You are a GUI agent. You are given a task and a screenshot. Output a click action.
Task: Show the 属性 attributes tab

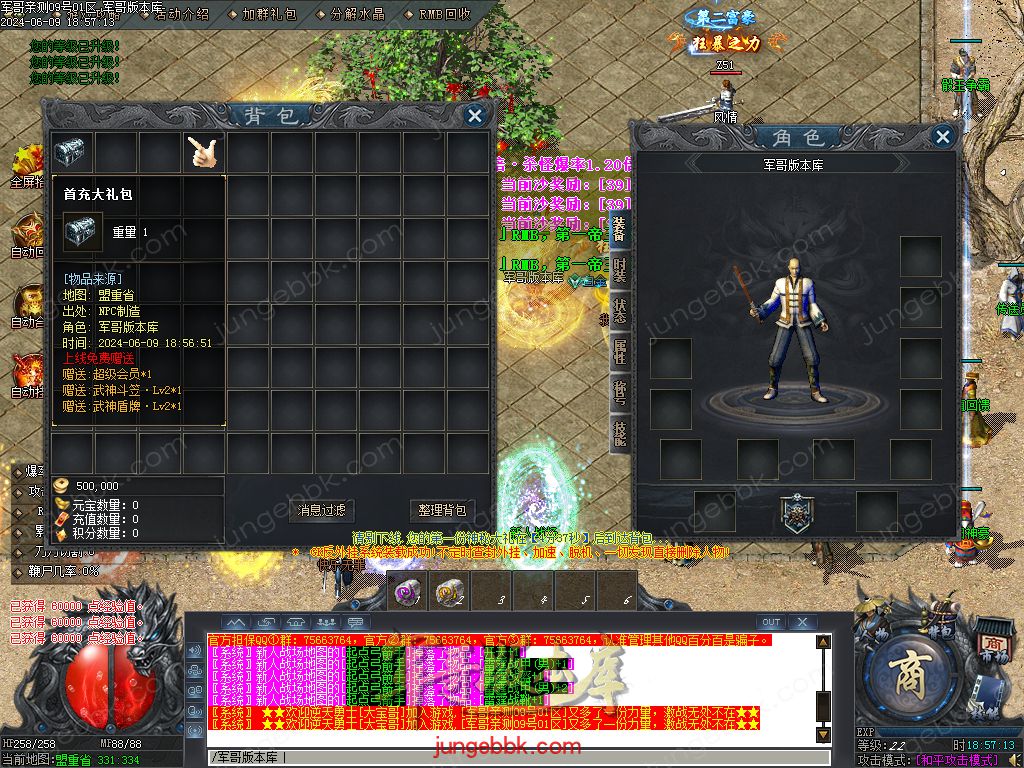point(620,352)
